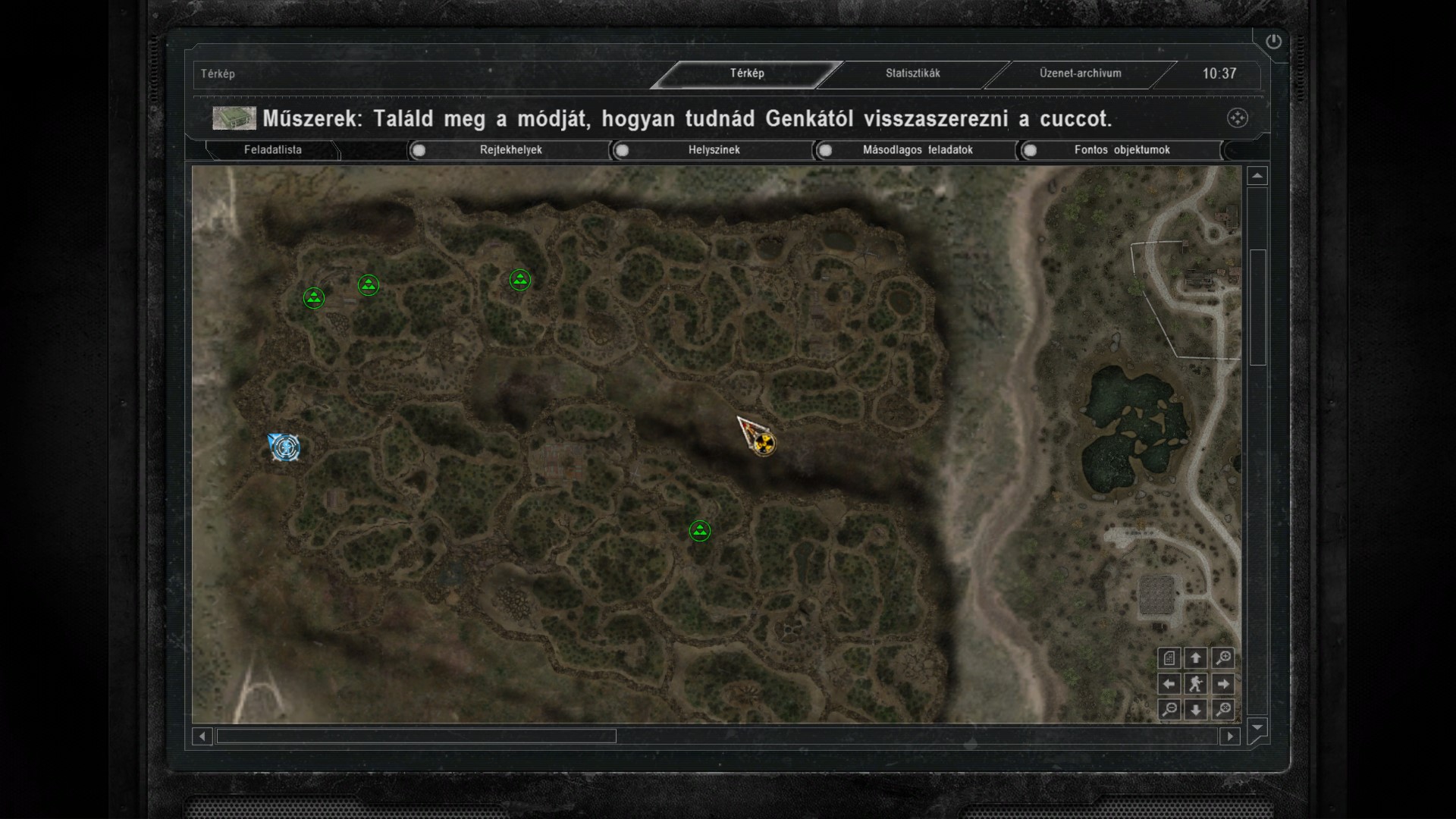Select the blue quest target marker on the map
Viewport: 1456px width, 819px height.
click(285, 447)
